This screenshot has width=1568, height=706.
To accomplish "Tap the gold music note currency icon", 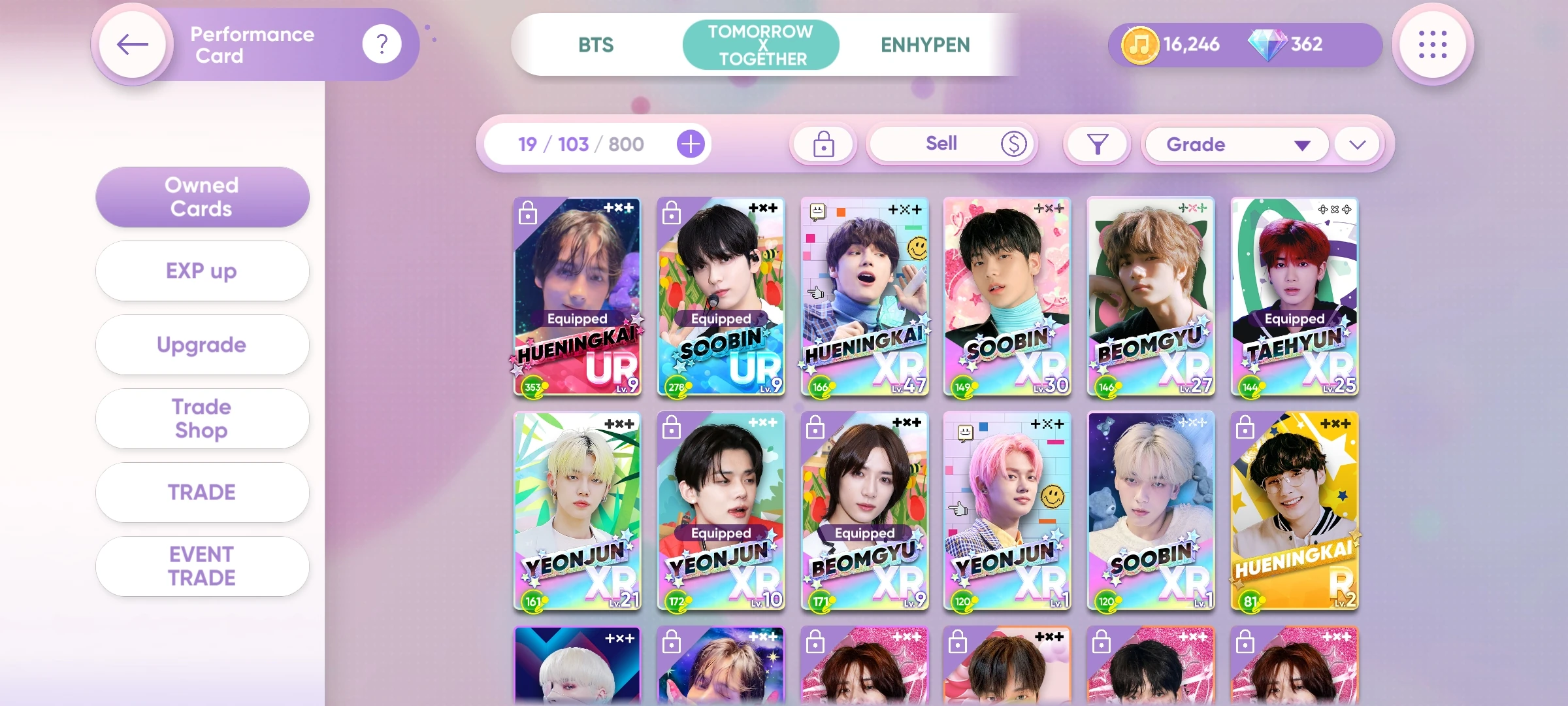I will pyautogui.click(x=1140, y=44).
